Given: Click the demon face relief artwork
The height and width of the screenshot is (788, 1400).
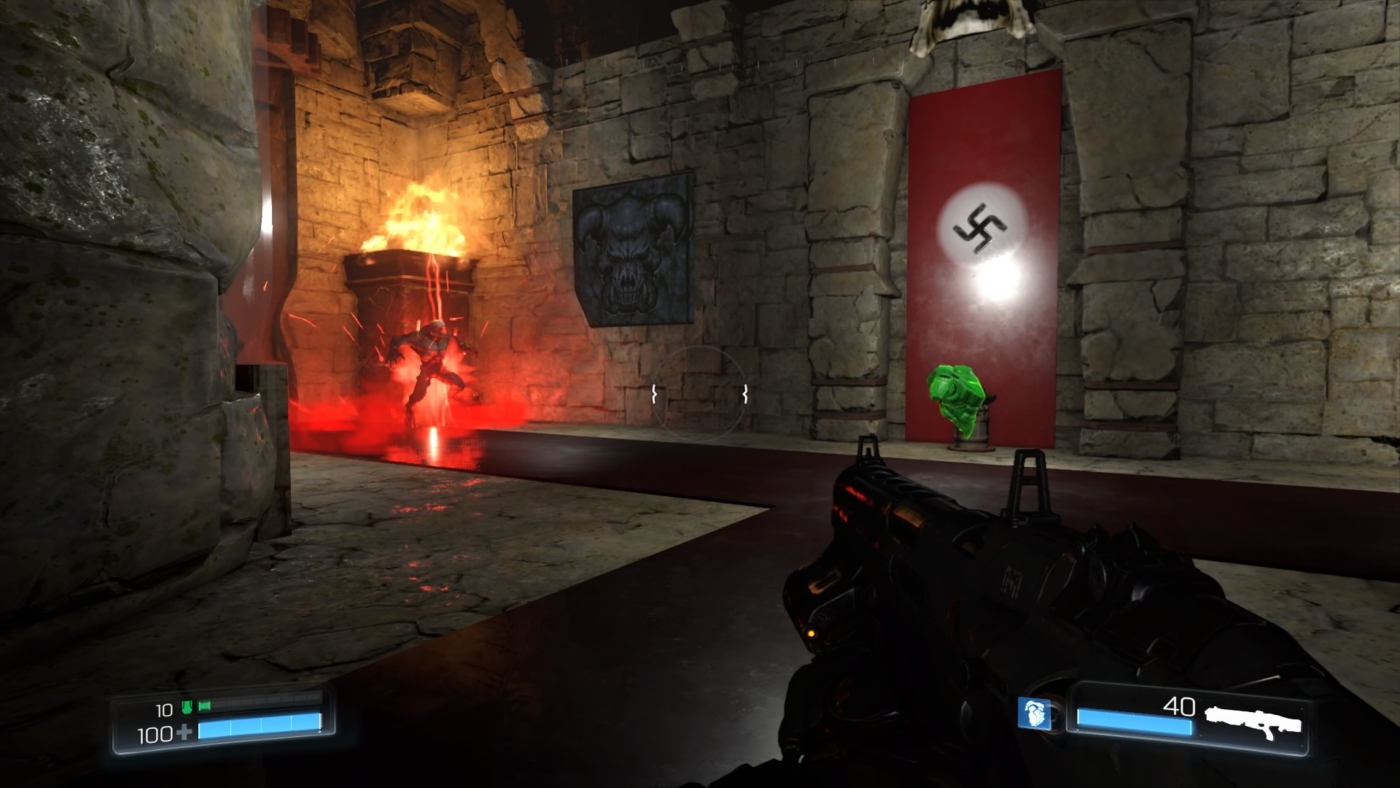Looking at the screenshot, I should coord(634,248).
